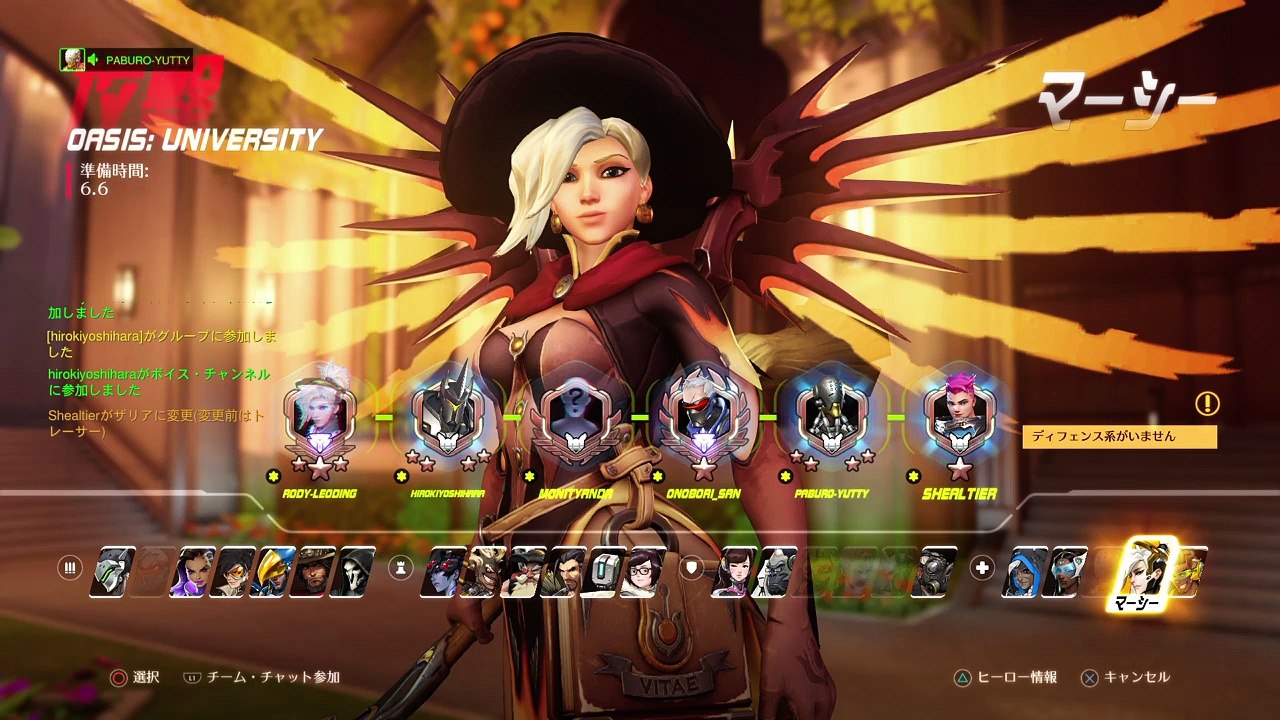Choose the Winston hero portrait

click(774, 572)
